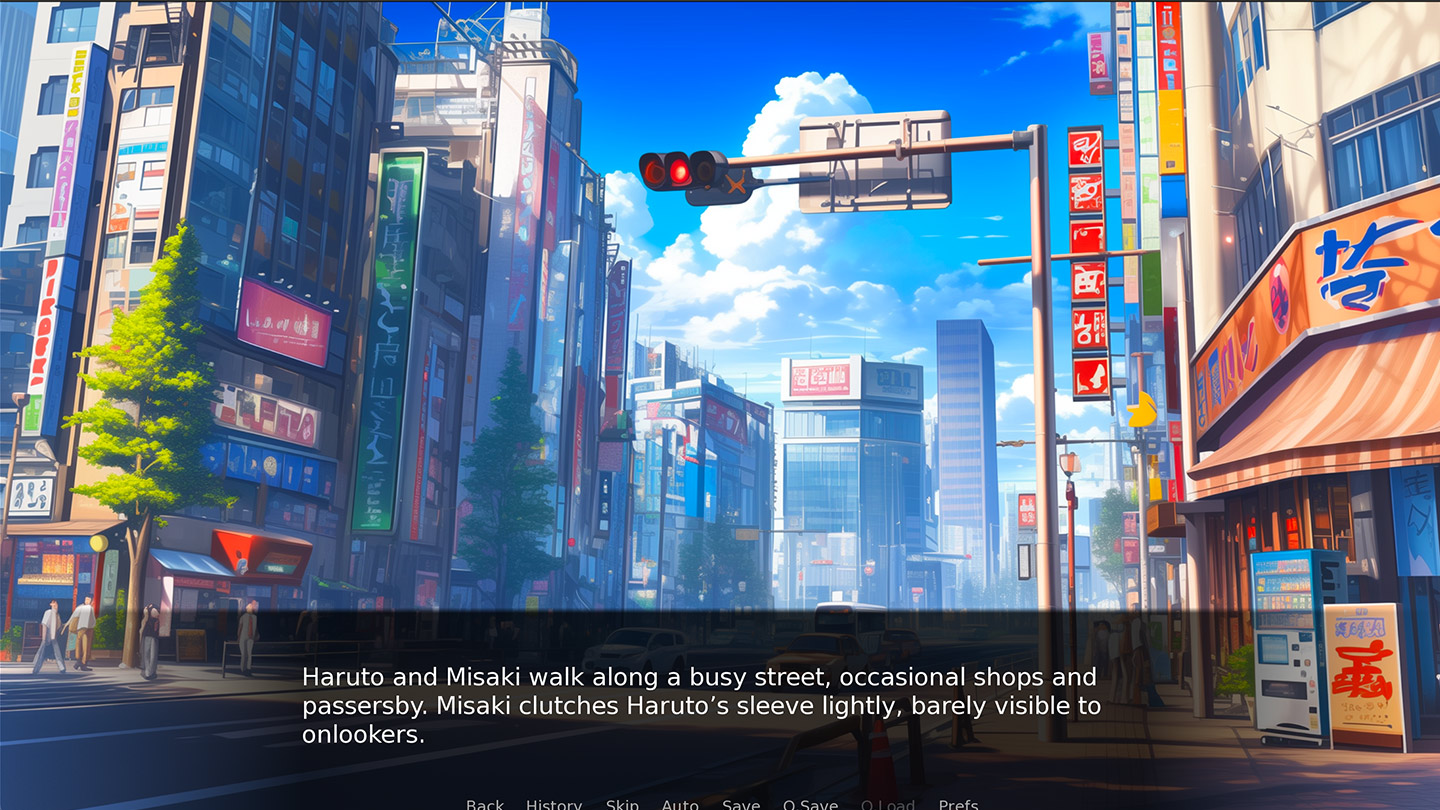
Task: Open the History screen
Action: coord(553,804)
